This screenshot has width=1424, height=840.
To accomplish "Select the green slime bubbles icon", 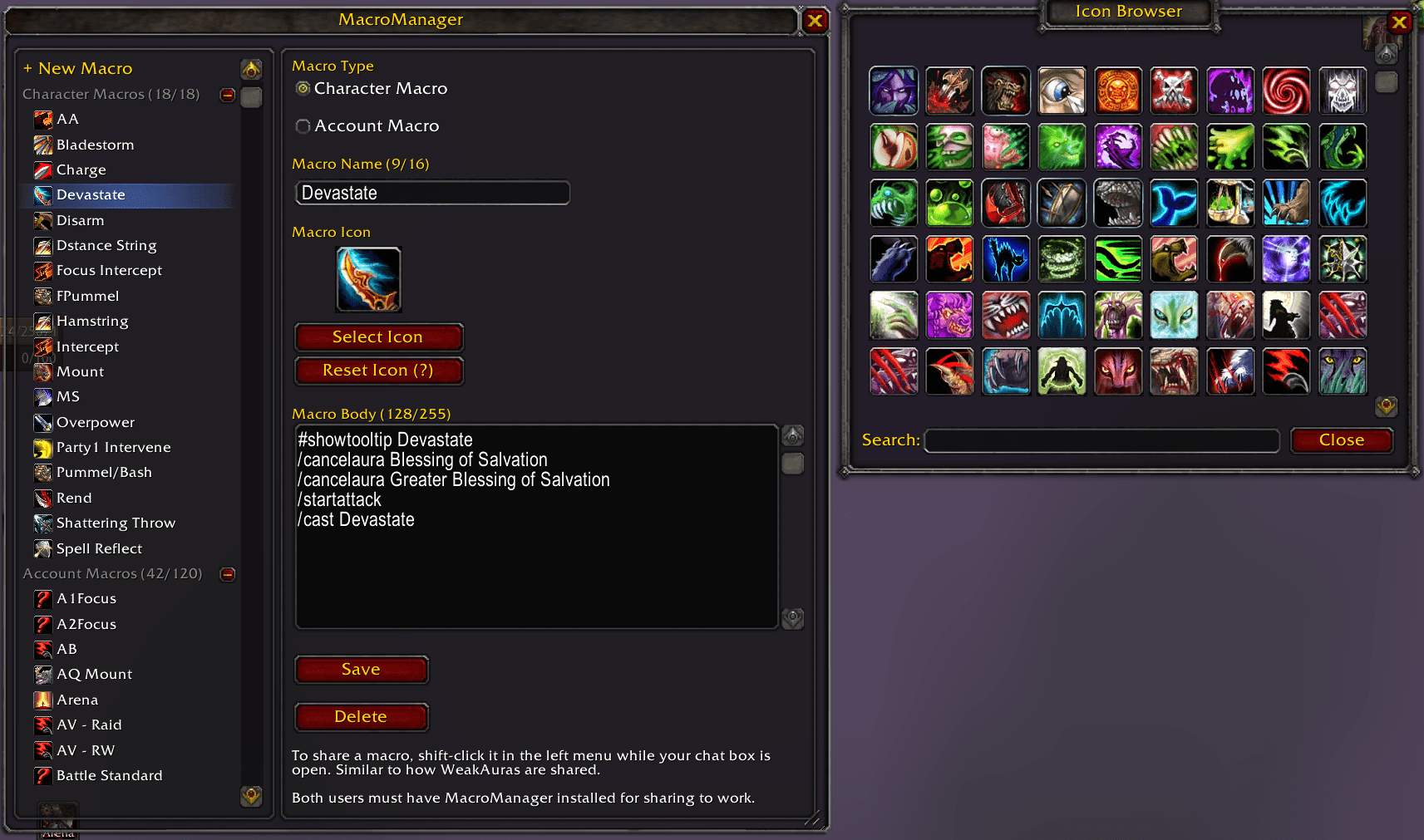I will click(x=949, y=203).
